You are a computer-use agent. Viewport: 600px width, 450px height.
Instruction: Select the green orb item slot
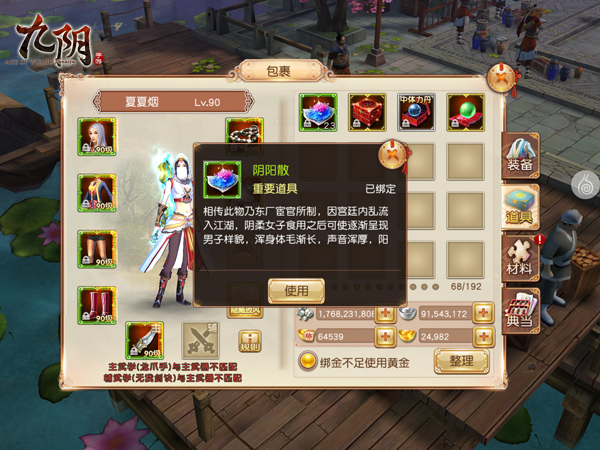465,113
